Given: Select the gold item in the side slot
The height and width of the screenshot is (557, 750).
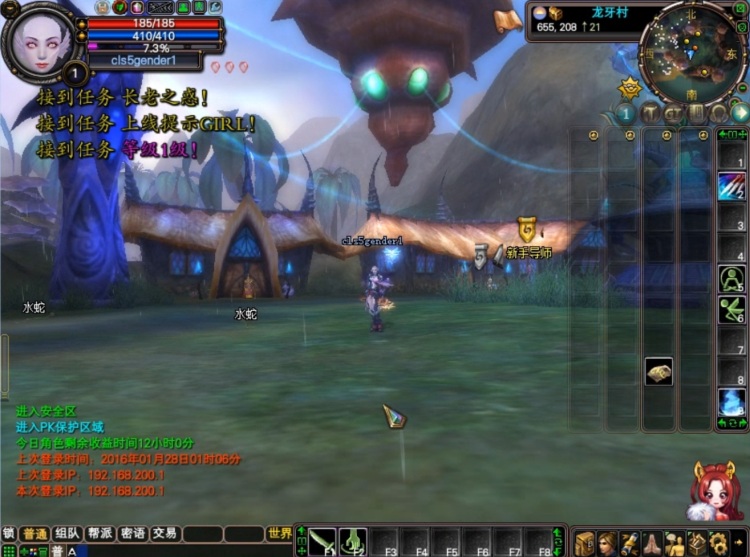Looking at the screenshot, I should pos(658,372).
